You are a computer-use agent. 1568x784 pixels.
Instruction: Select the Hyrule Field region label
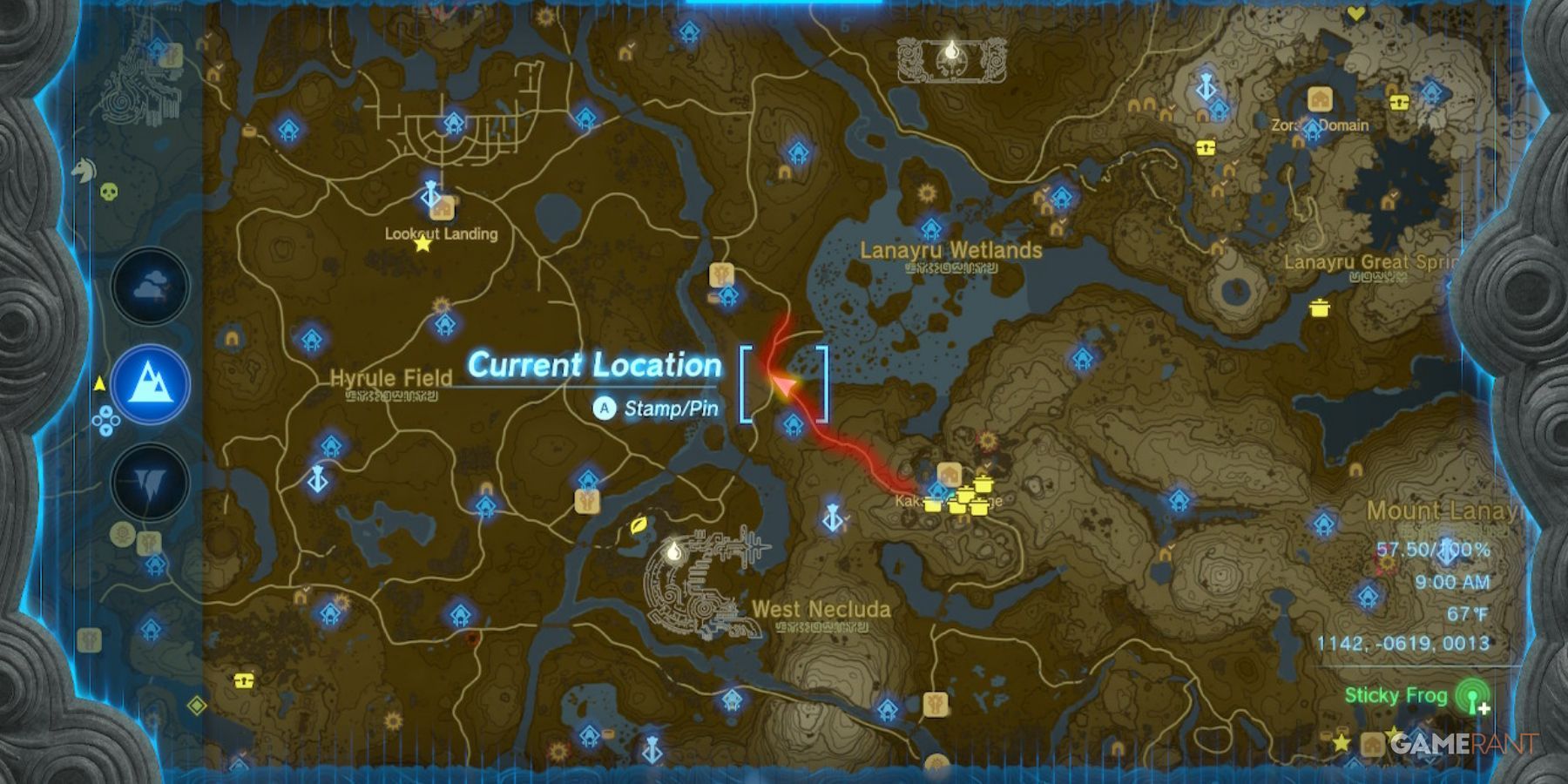391,378
